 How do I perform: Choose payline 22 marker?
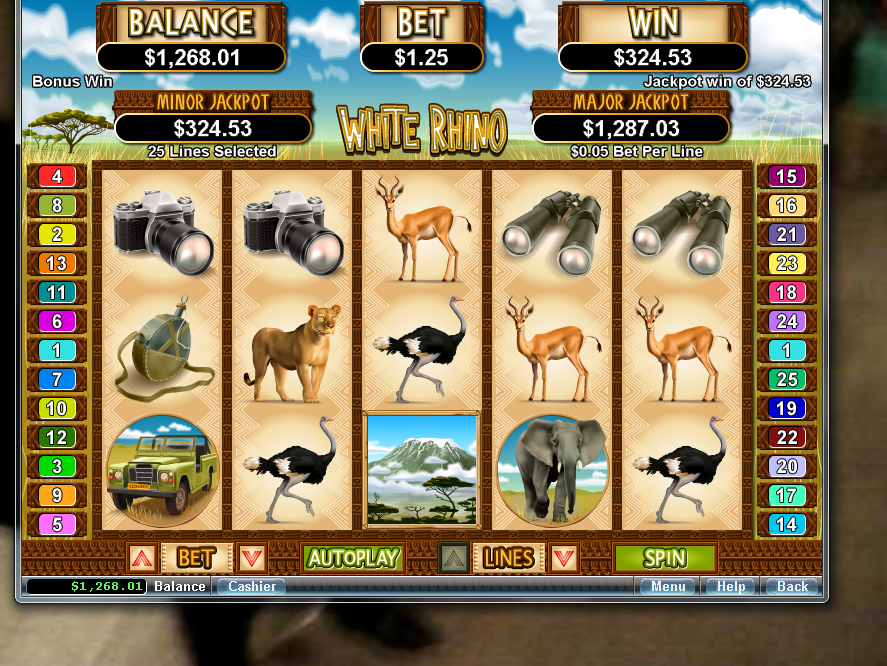pyautogui.click(x=787, y=438)
